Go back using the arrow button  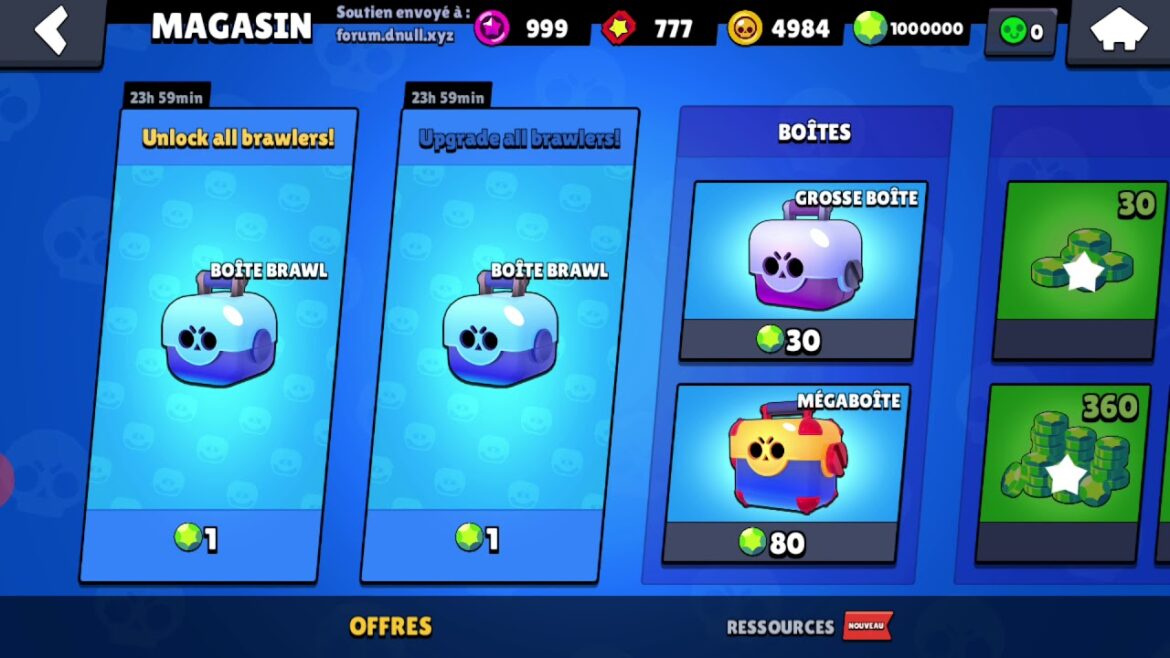click(x=51, y=31)
